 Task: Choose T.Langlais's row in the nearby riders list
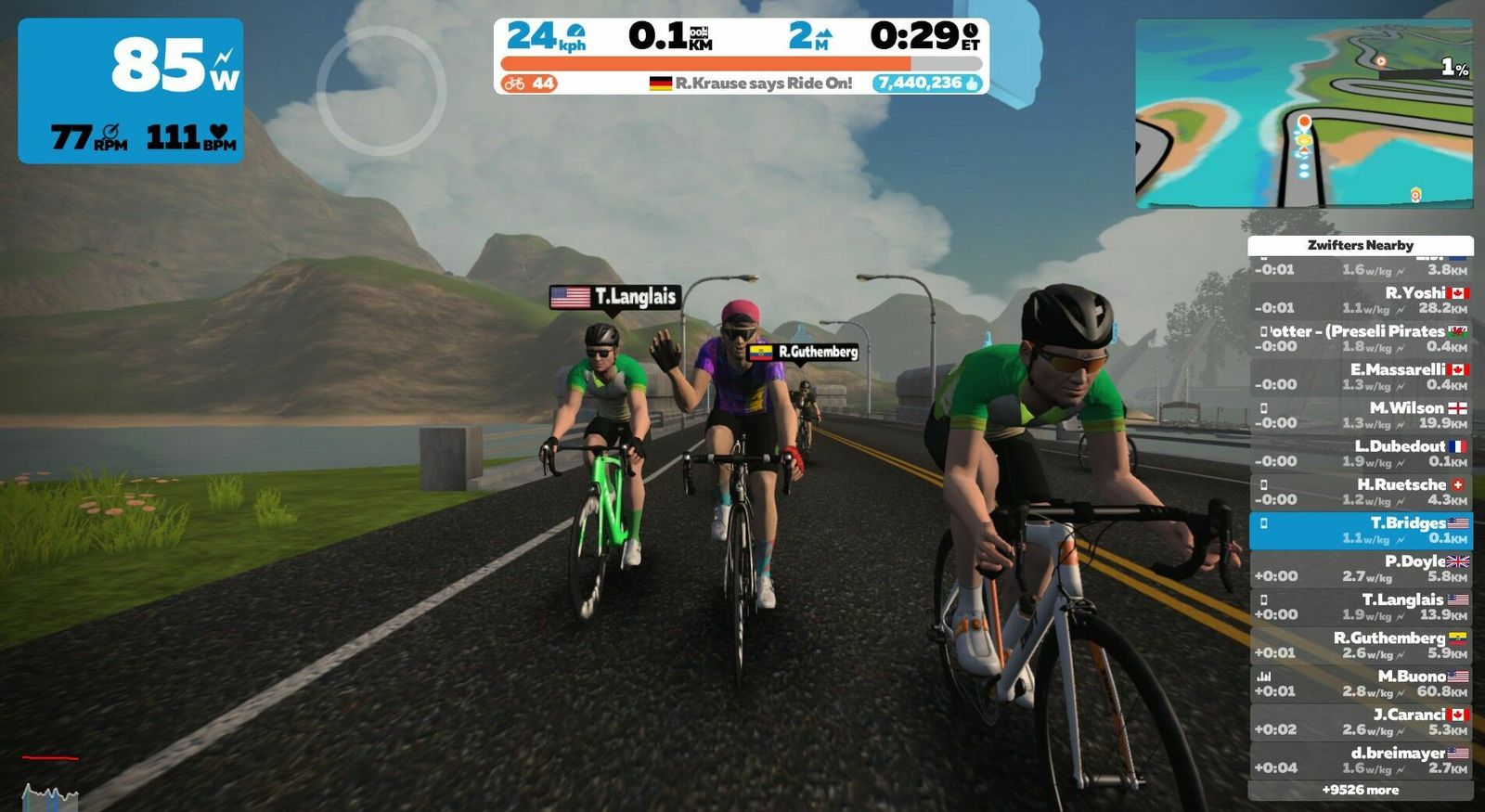tap(1361, 606)
